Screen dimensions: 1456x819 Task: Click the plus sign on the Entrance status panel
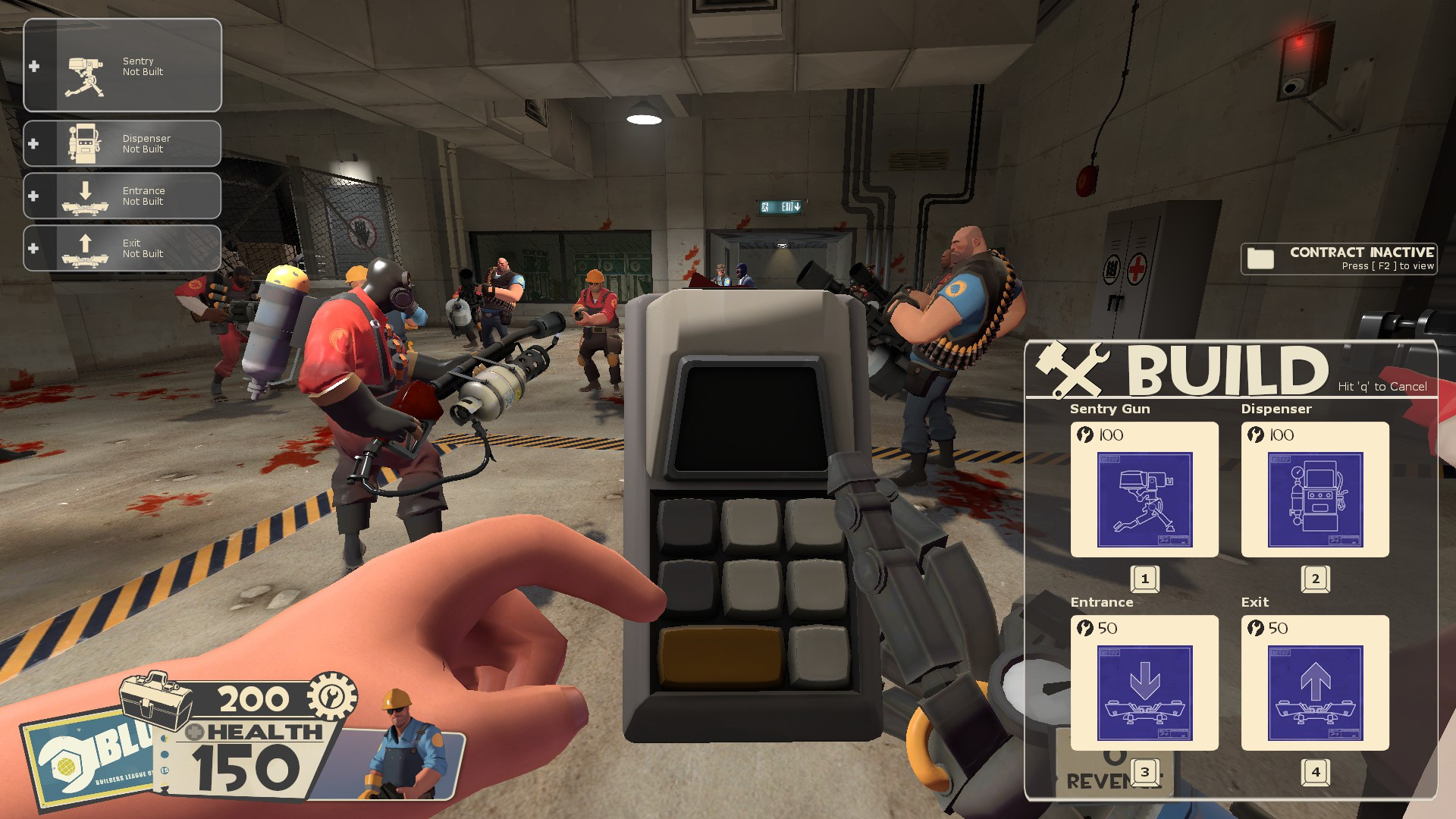click(x=33, y=195)
